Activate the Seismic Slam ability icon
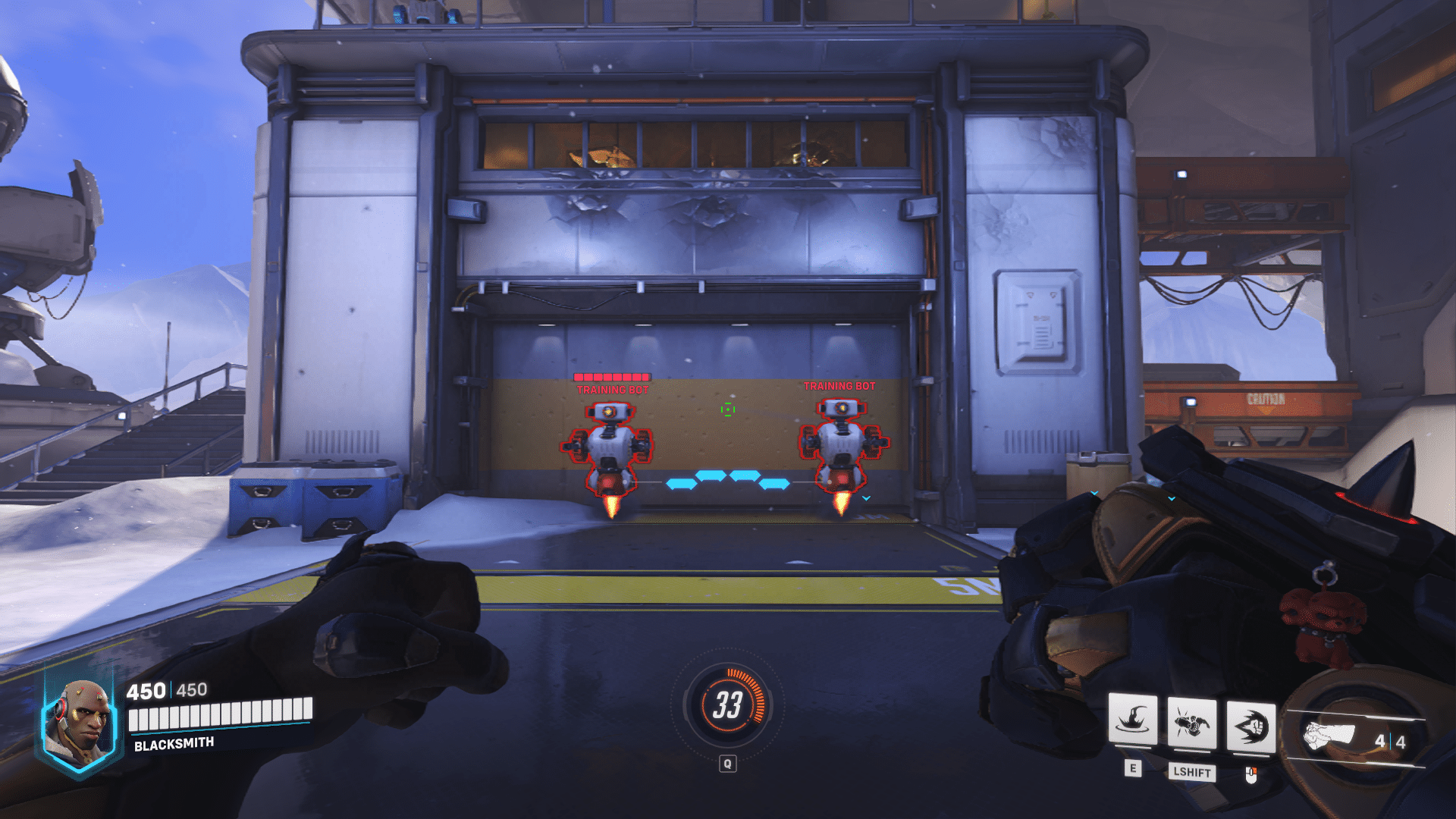Viewport: 1456px width, 819px height. (1191, 723)
